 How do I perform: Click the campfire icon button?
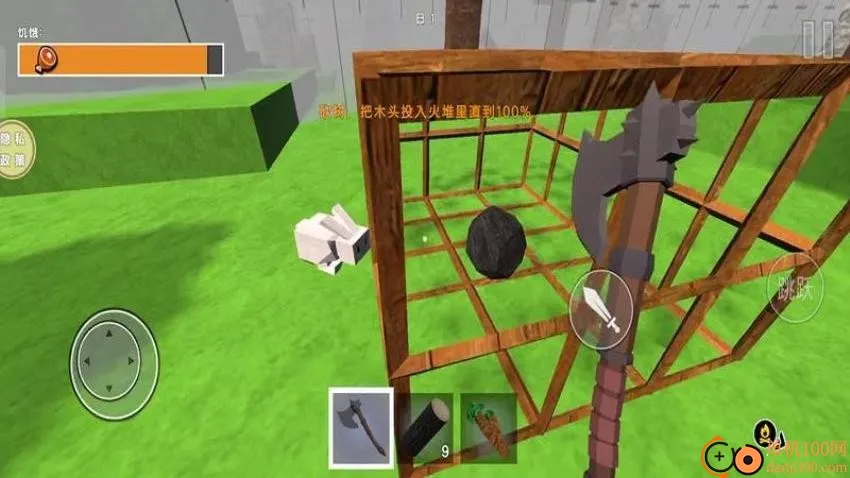[x=767, y=433]
